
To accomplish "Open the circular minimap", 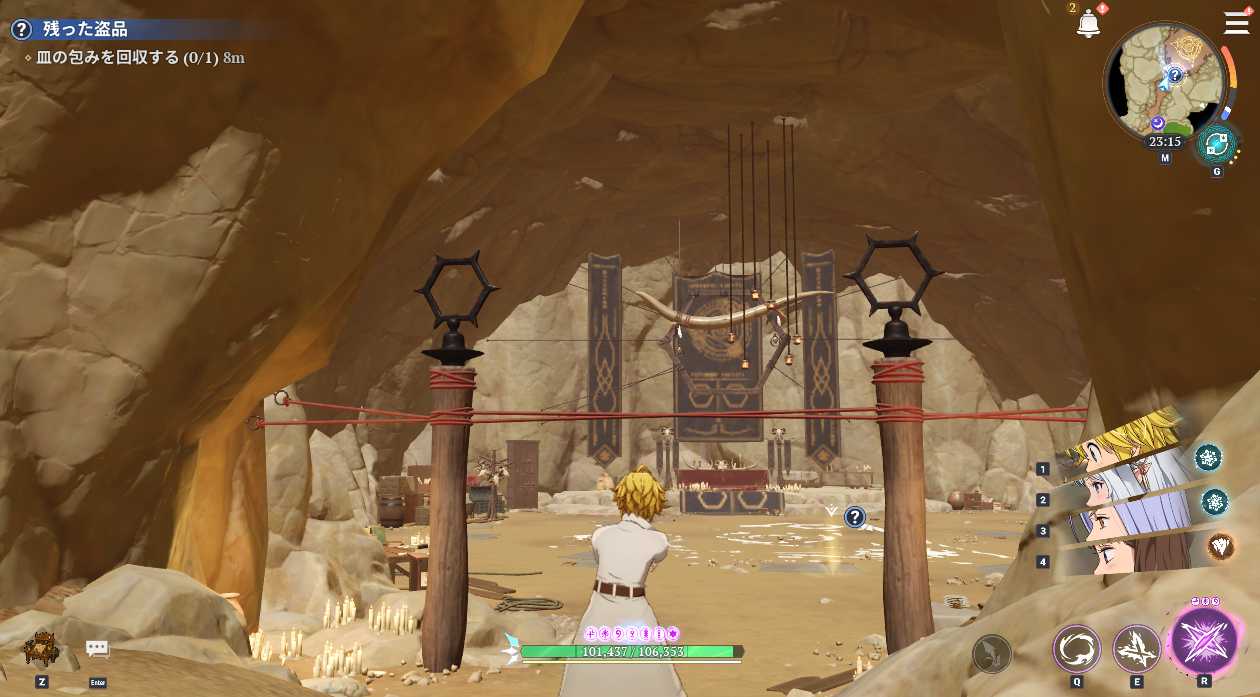I will click(x=1165, y=82).
